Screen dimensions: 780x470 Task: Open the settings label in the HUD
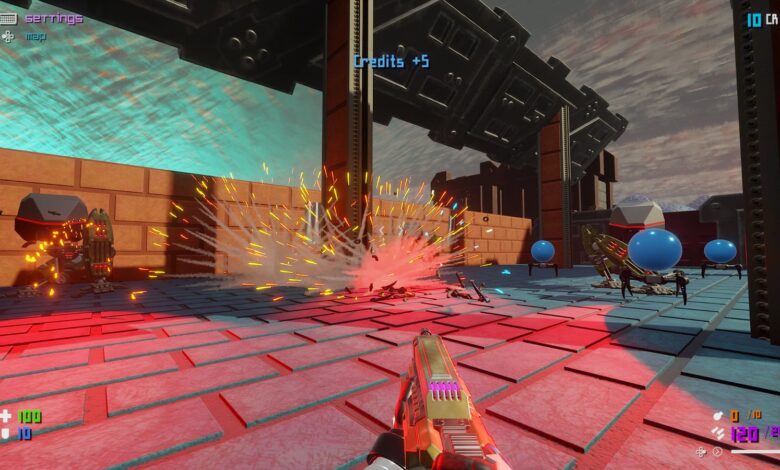click(53, 18)
